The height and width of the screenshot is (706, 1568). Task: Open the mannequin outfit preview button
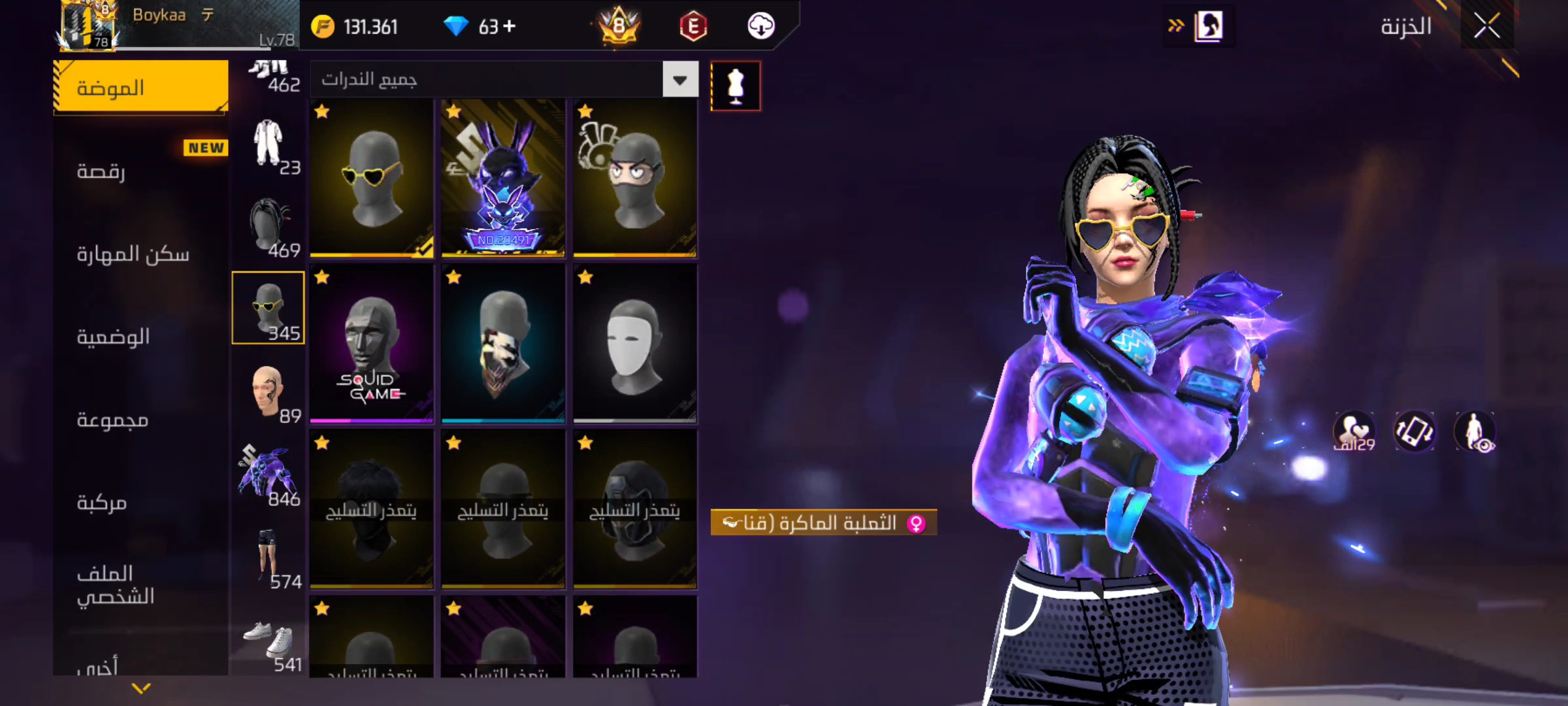pyautogui.click(x=736, y=86)
